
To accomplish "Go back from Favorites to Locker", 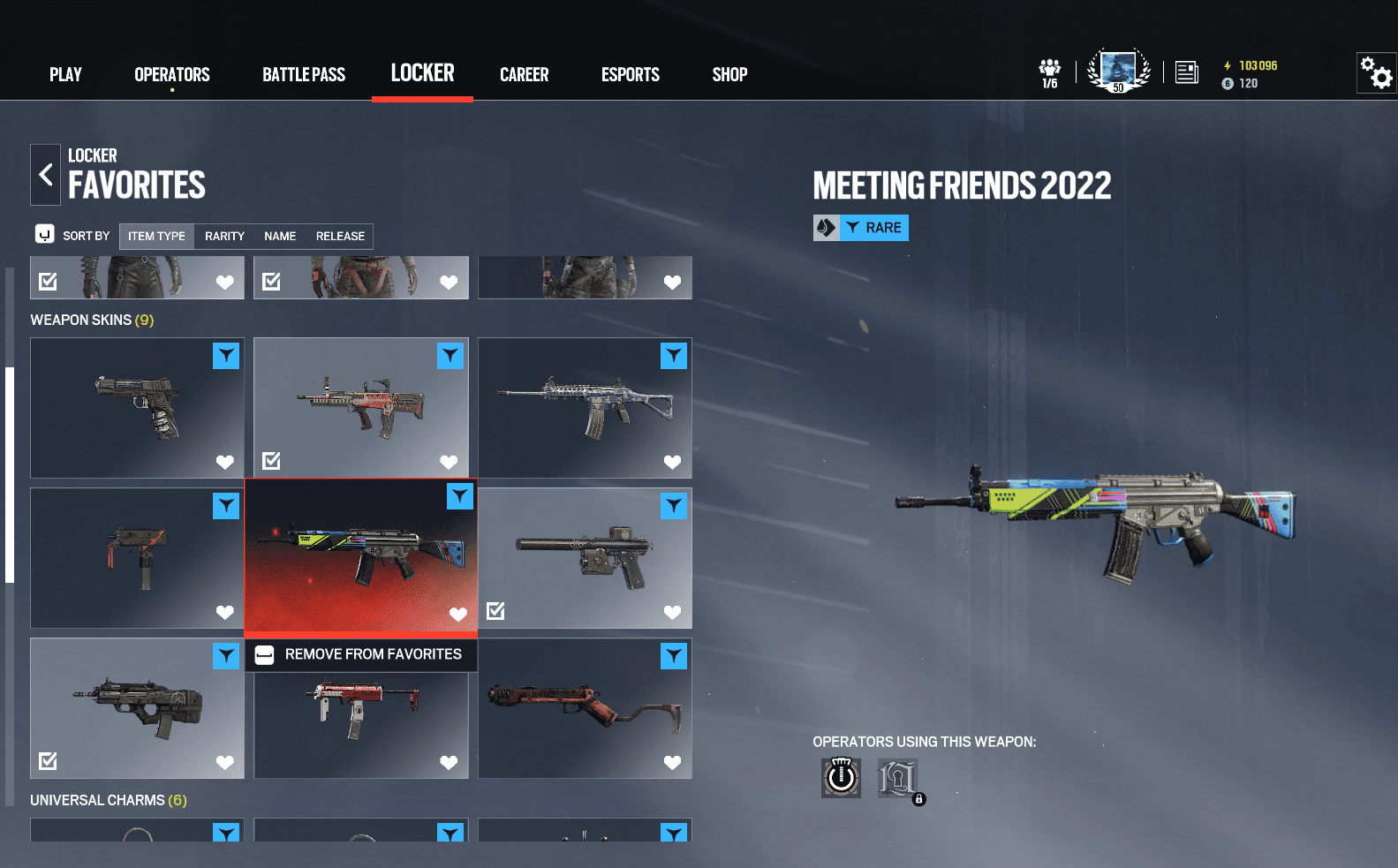I will click(x=45, y=175).
